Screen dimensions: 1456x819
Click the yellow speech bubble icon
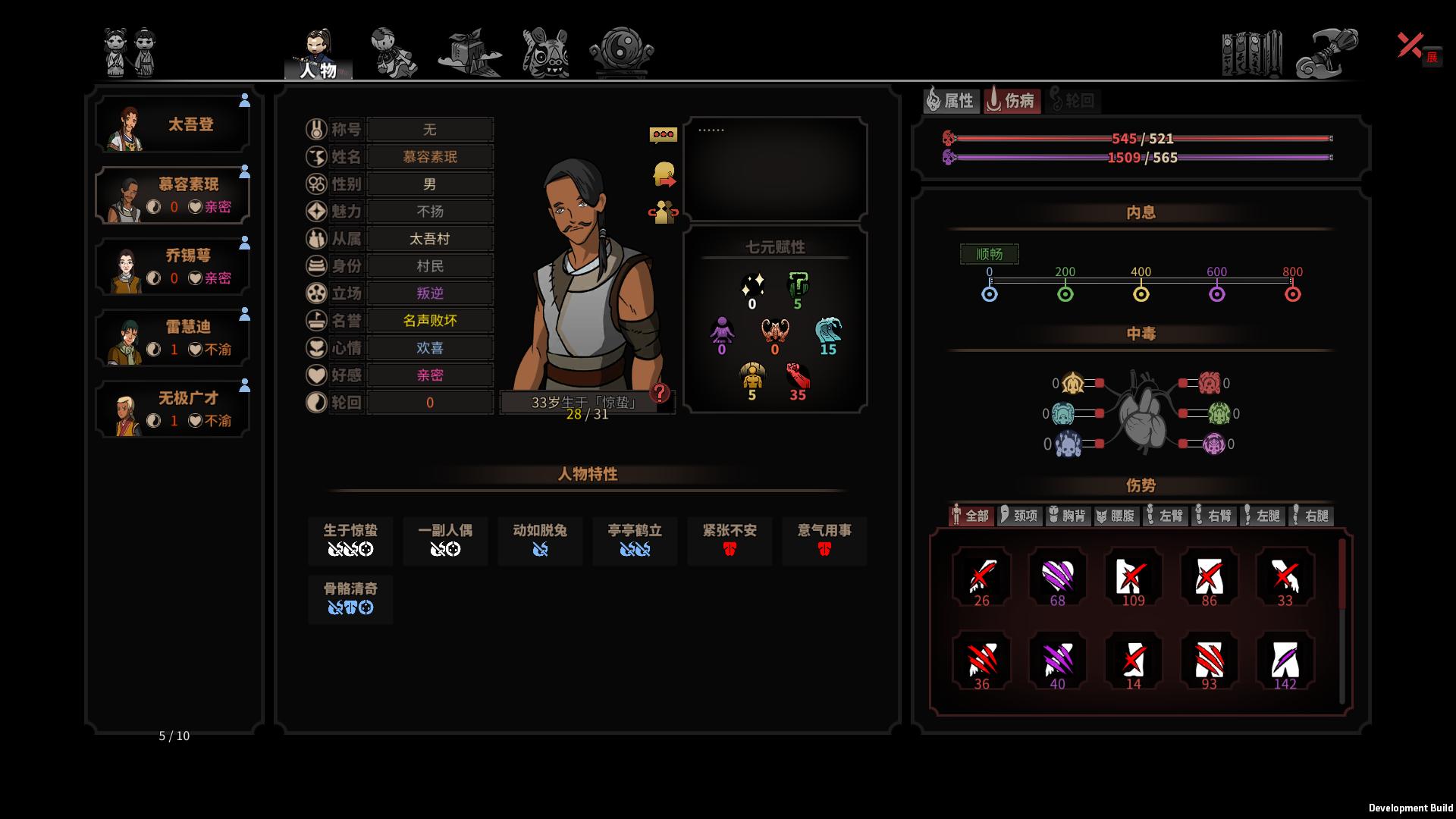pyautogui.click(x=664, y=135)
